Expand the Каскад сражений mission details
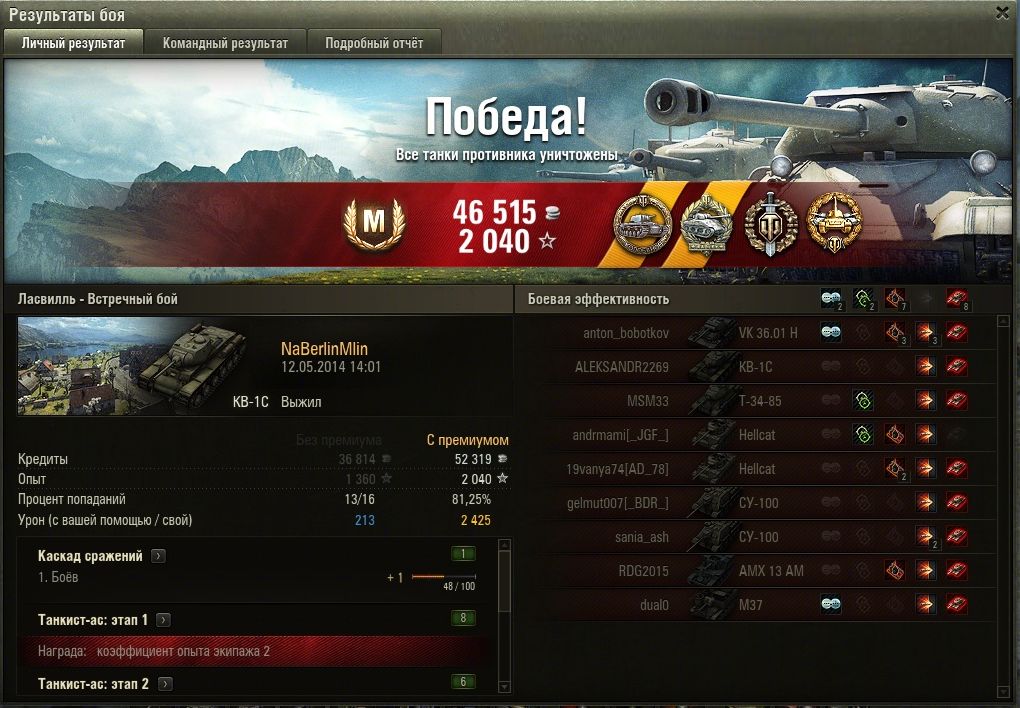The width and height of the screenshot is (1020, 708). click(159, 556)
